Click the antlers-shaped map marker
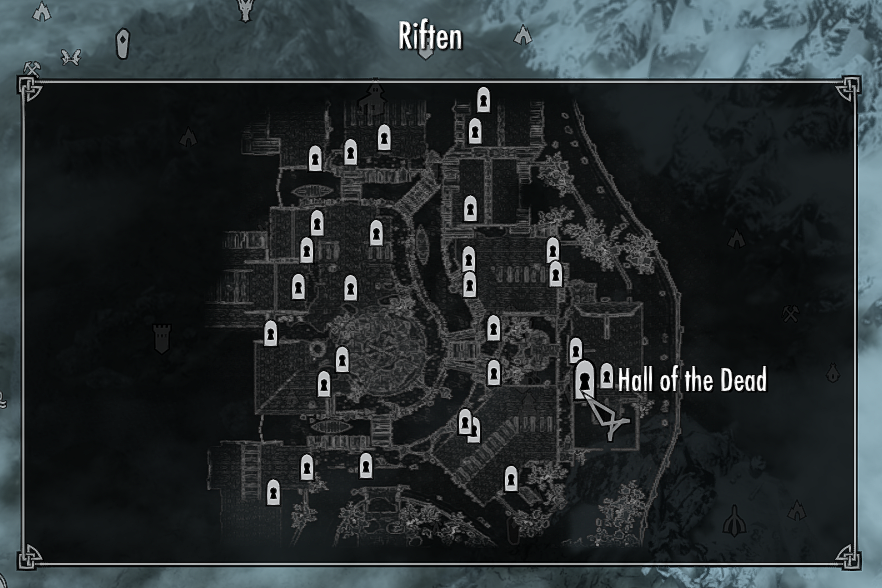 click(x=70, y=57)
